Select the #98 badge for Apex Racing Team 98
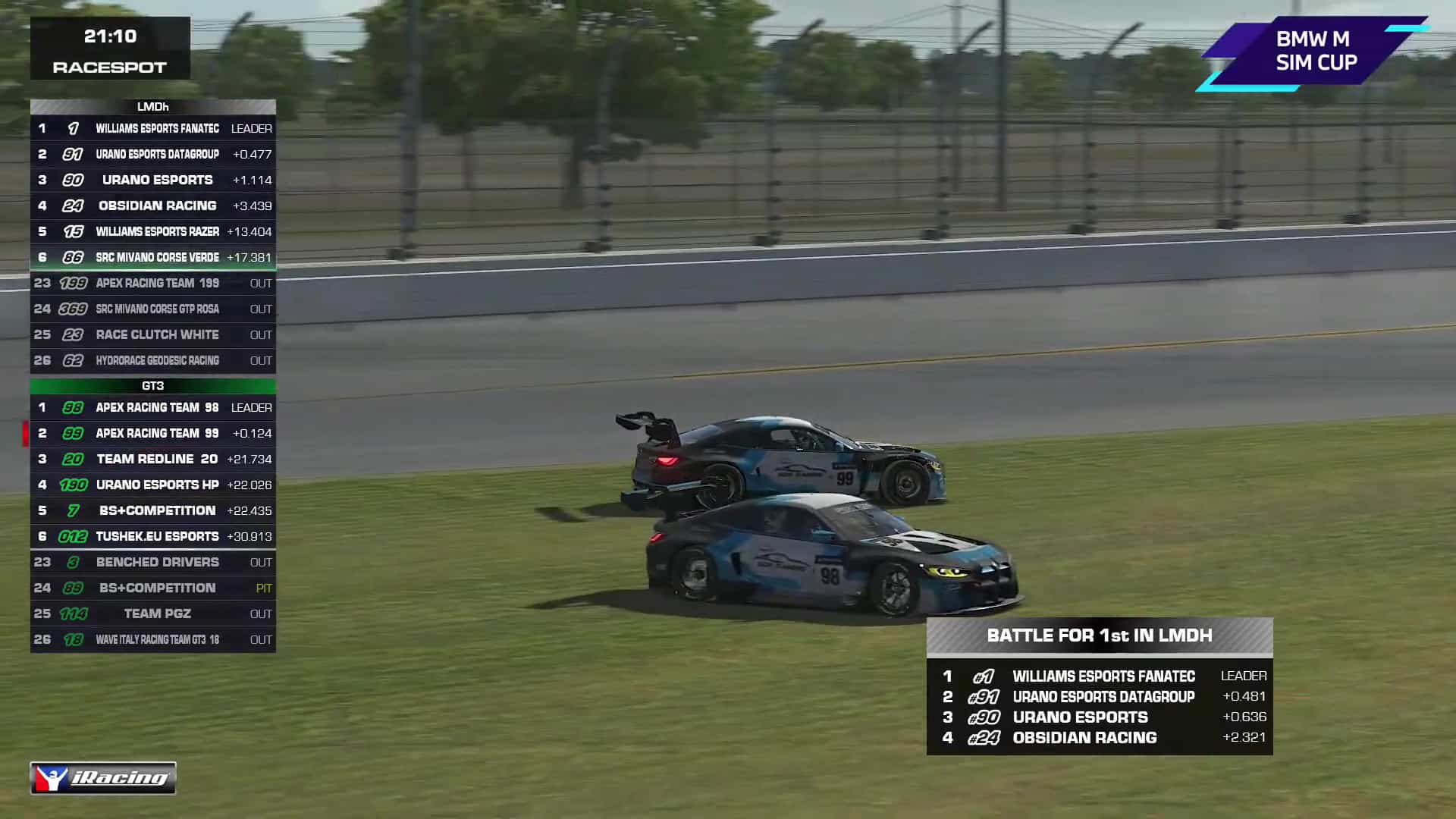Viewport: 1456px width, 819px height. tap(74, 407)
